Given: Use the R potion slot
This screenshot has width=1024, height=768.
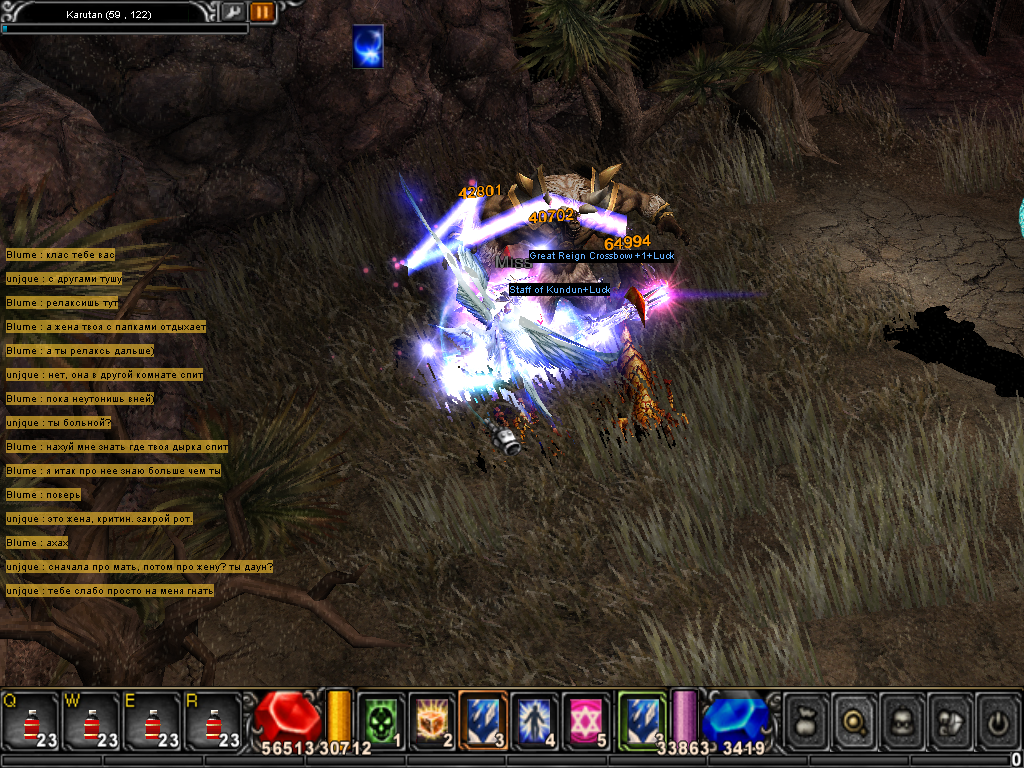Looking at the screenshot, I should coord(213,720).
